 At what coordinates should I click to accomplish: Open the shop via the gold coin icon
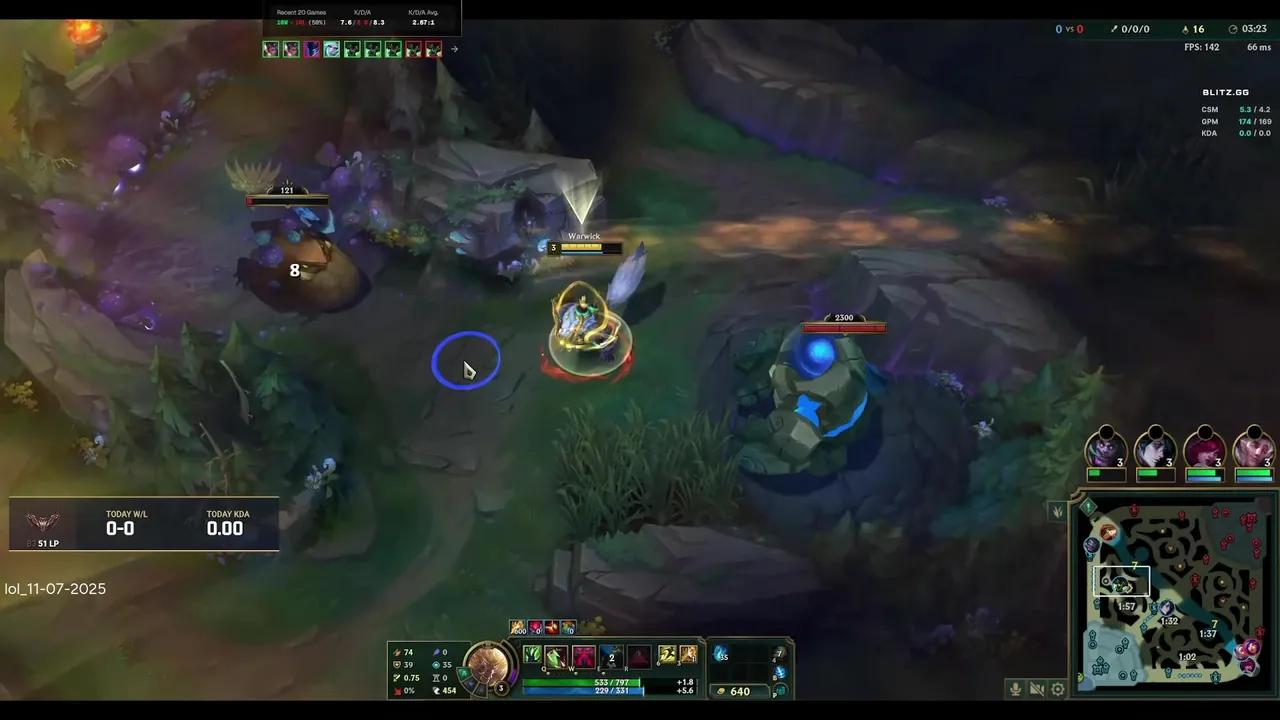[x=721, y=690]
